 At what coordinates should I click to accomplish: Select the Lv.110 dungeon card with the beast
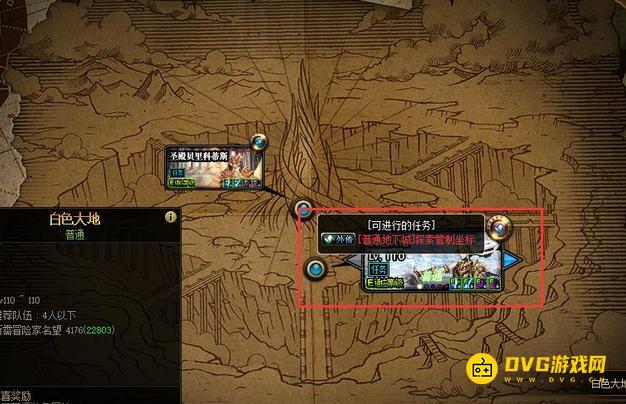coord(430,270)
